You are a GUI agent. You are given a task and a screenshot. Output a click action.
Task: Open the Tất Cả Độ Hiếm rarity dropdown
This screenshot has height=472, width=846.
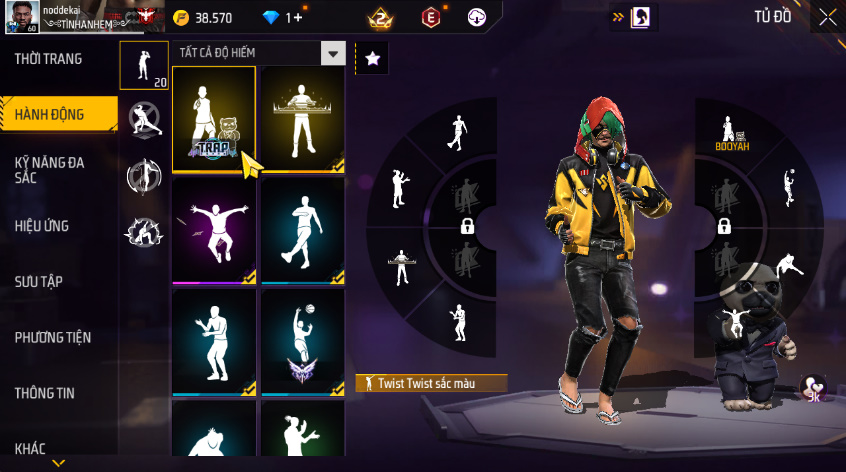(x=260, y=54)
